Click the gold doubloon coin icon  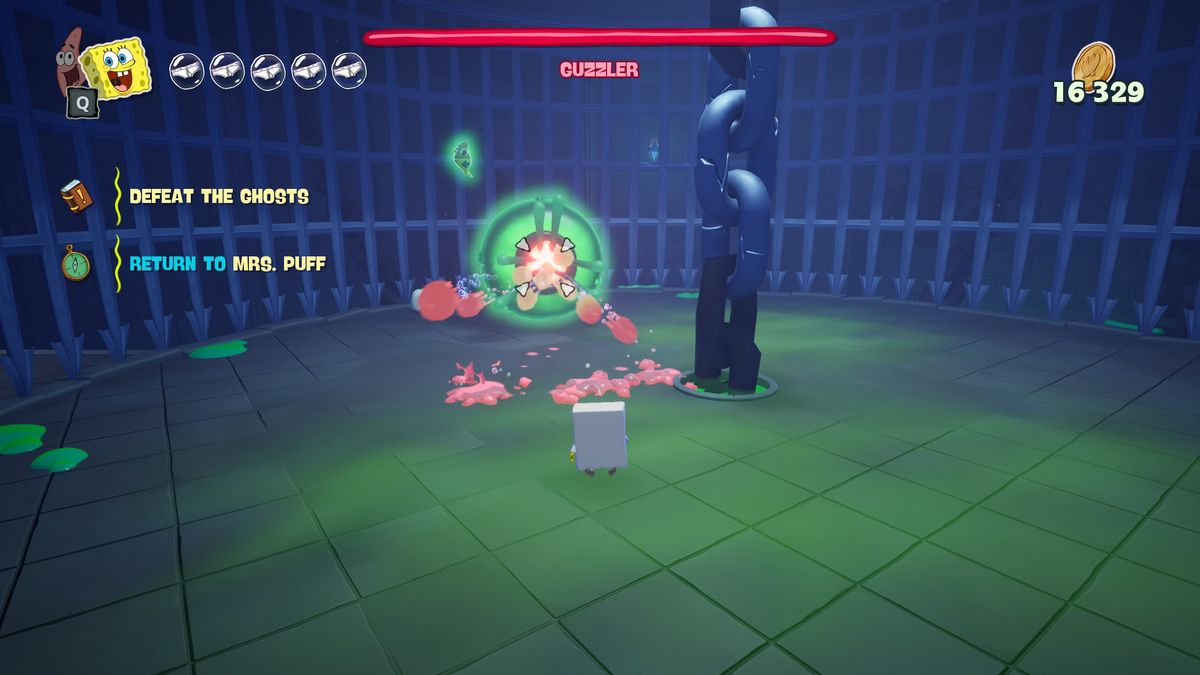pos(1093,63)
